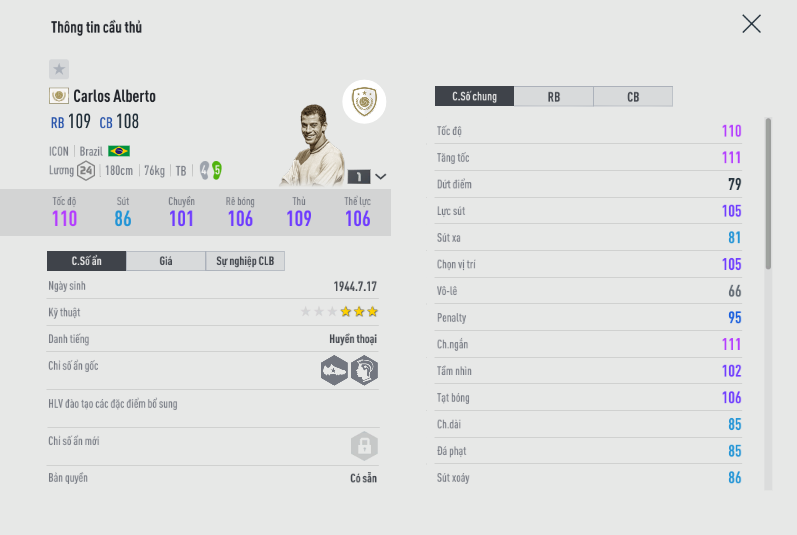The width and height of the screenshot is (797, 535).
Task: Open the upgrade level dropdown arrow
Action: tap(380, 176)
